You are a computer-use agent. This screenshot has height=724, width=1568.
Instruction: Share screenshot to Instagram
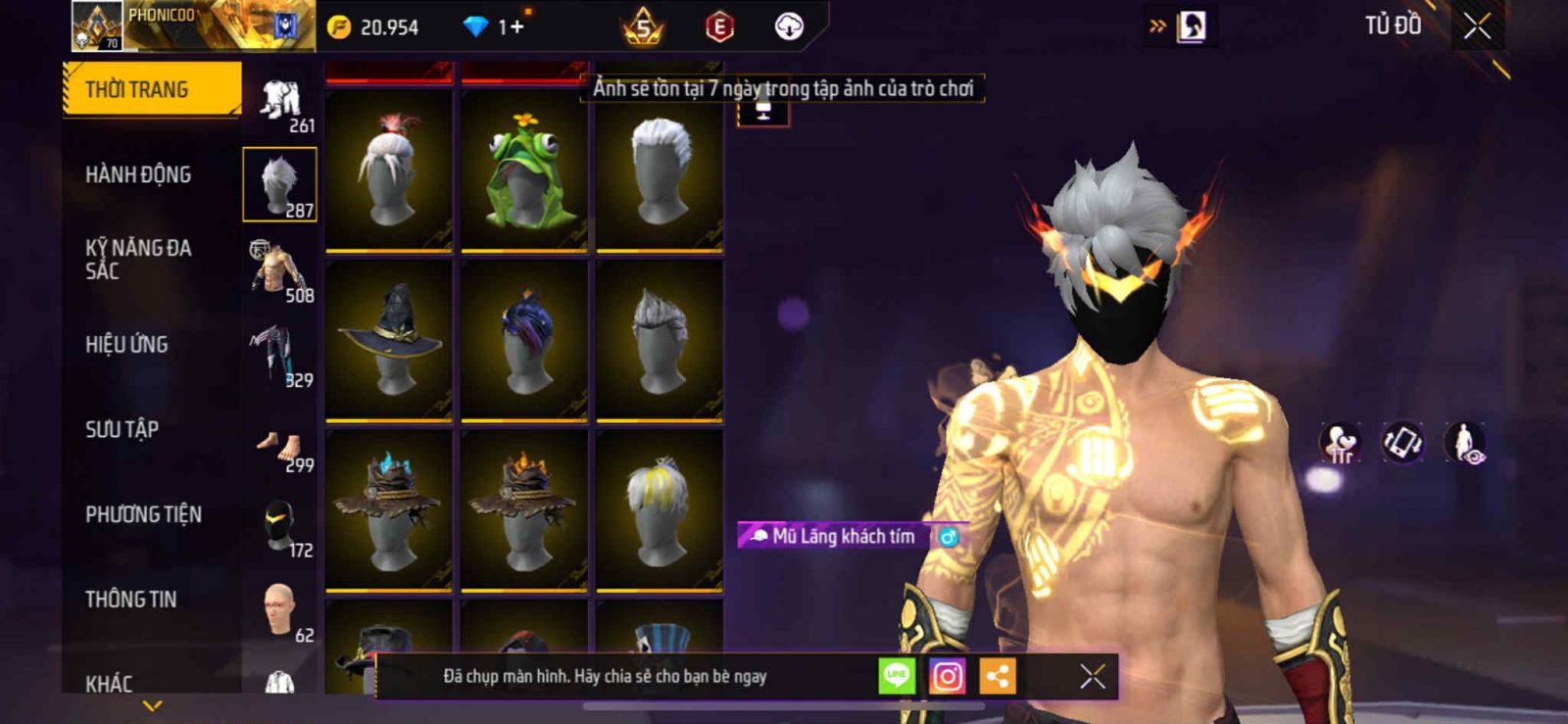(947, 676)
